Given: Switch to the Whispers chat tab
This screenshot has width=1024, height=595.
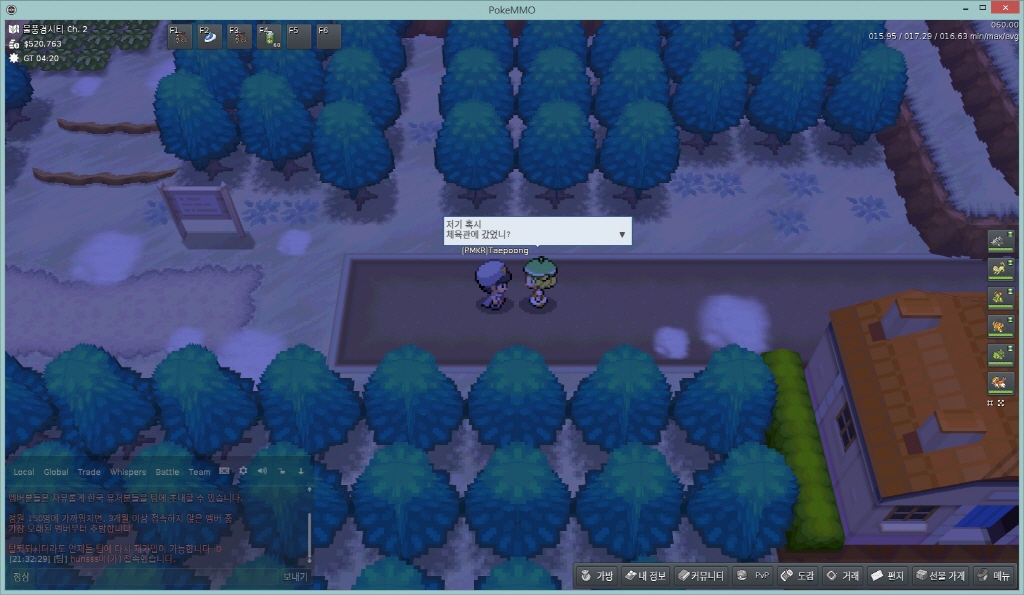Looking at the screenshot, I should point(127,472).
